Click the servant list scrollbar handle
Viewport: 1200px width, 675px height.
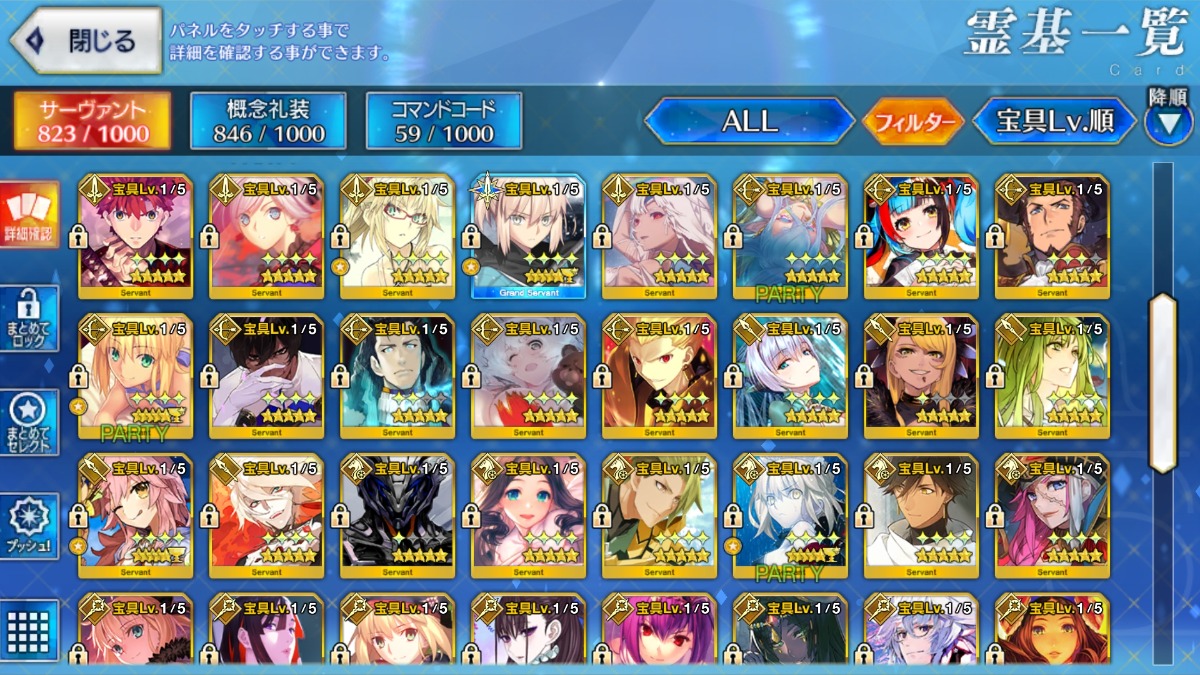coord(1163,383)
